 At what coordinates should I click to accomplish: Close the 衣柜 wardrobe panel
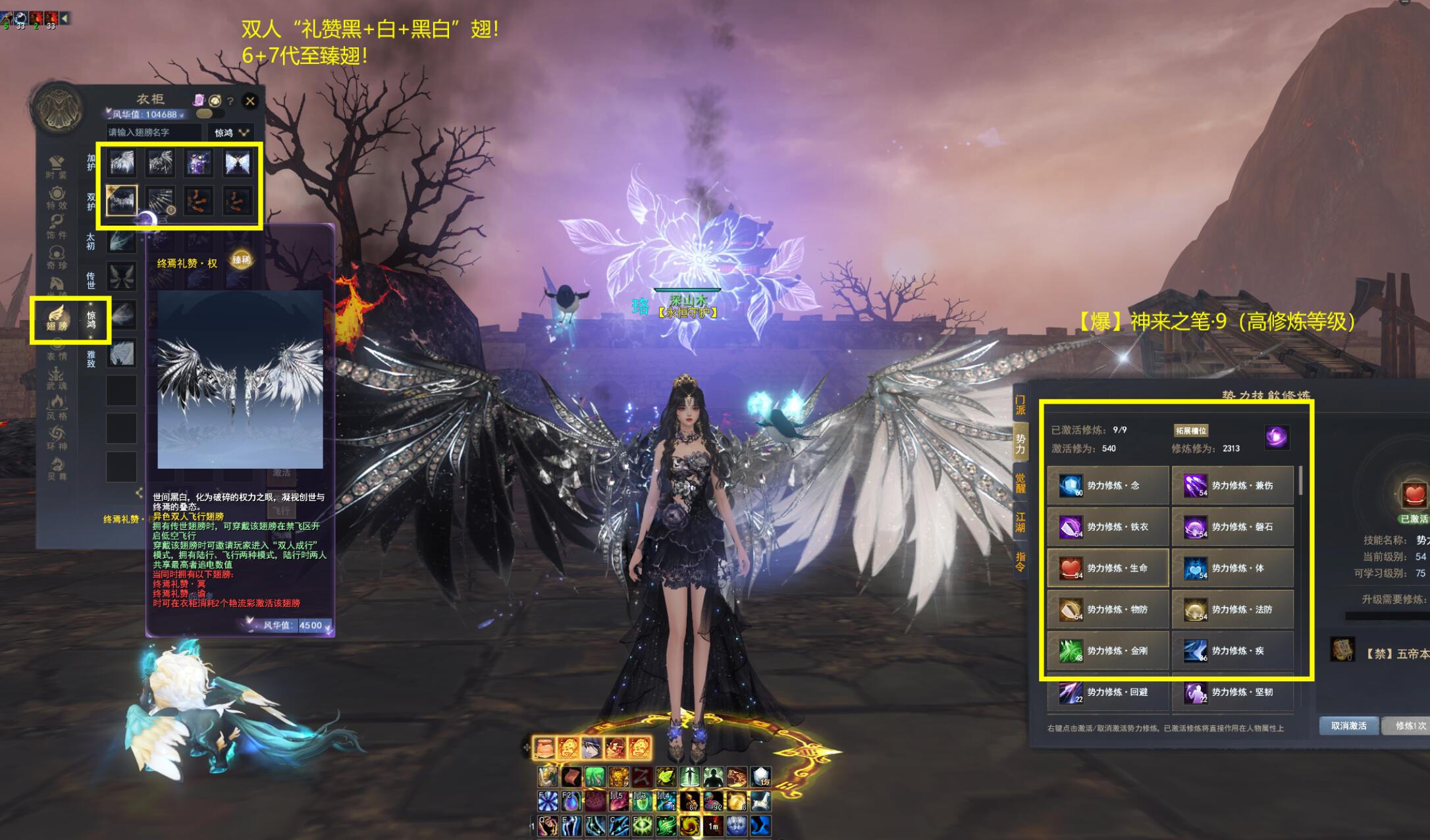250,101
